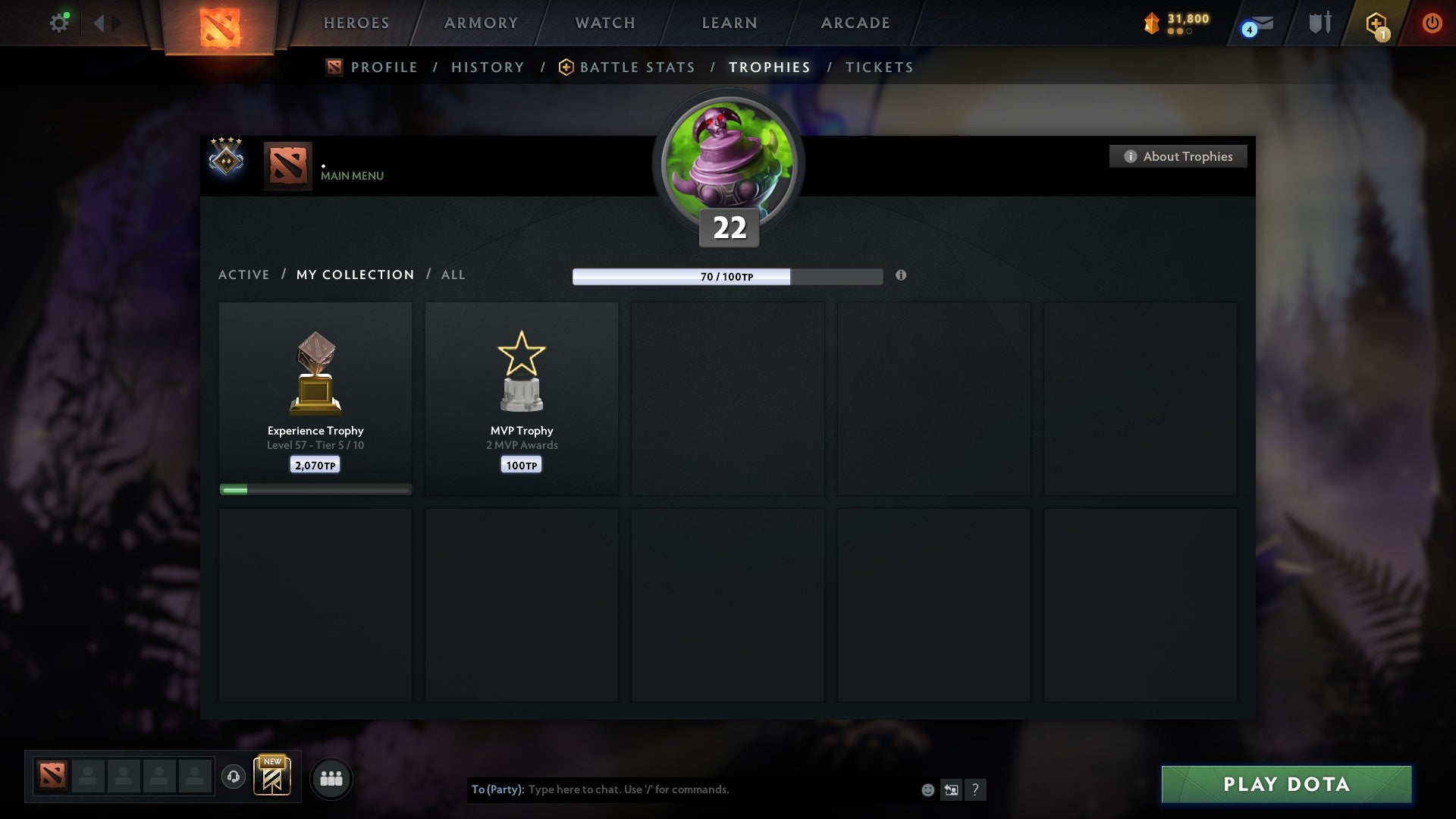Switch to the ACTIVE trophies filter

[244, 275]
